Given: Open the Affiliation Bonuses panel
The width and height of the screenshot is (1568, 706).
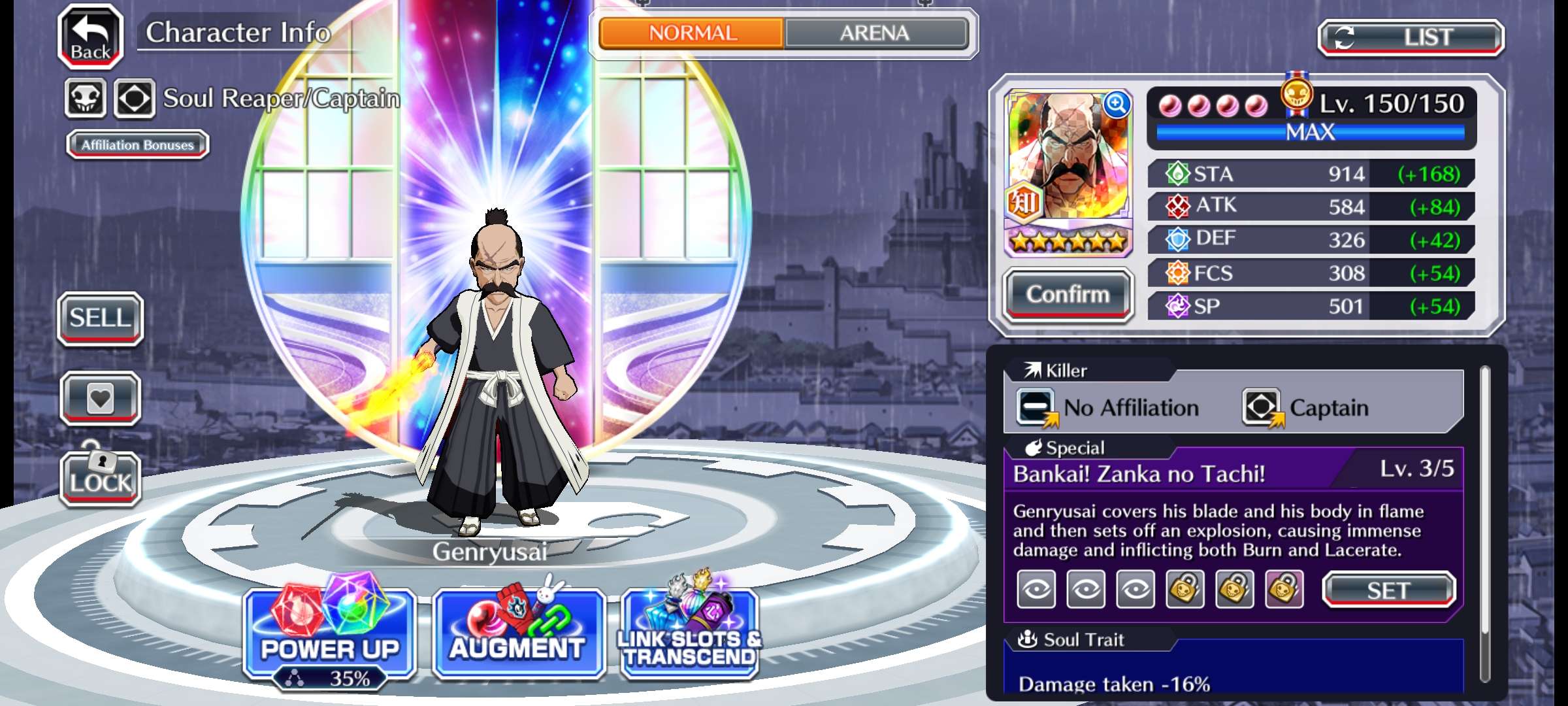Looking at the screenshot, I should (137, 144).
